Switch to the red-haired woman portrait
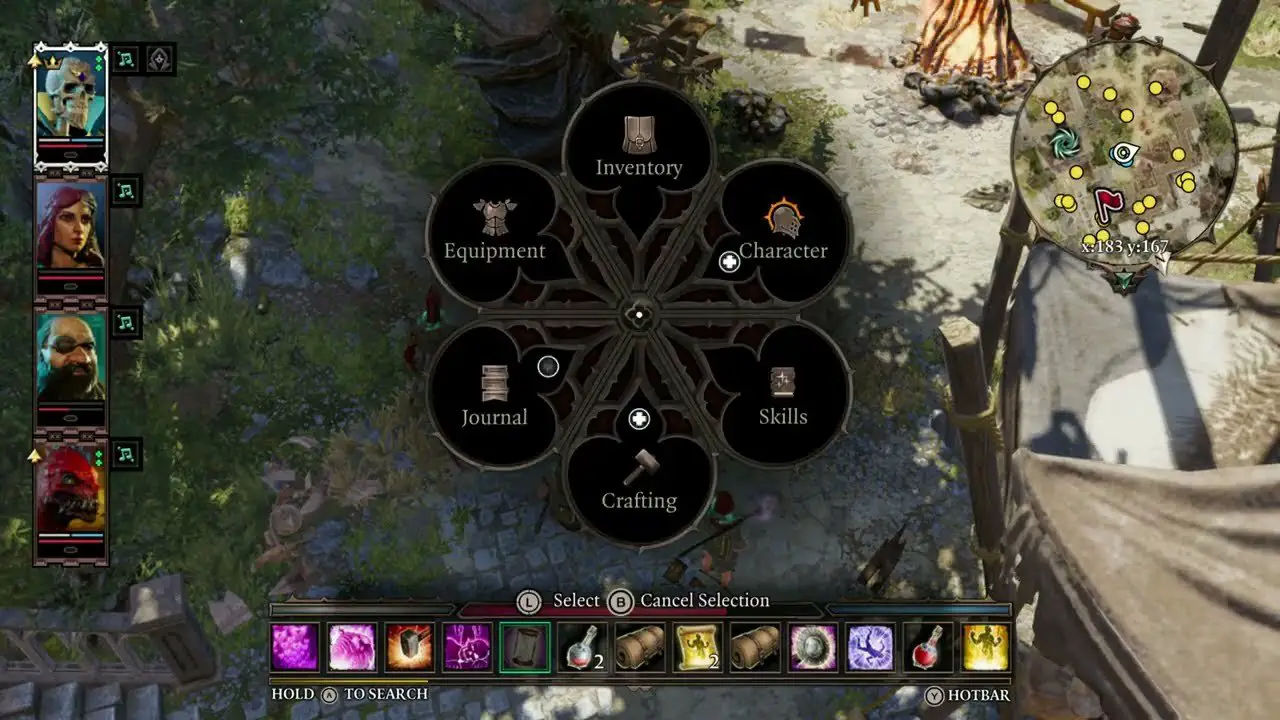 pos(71,232)
